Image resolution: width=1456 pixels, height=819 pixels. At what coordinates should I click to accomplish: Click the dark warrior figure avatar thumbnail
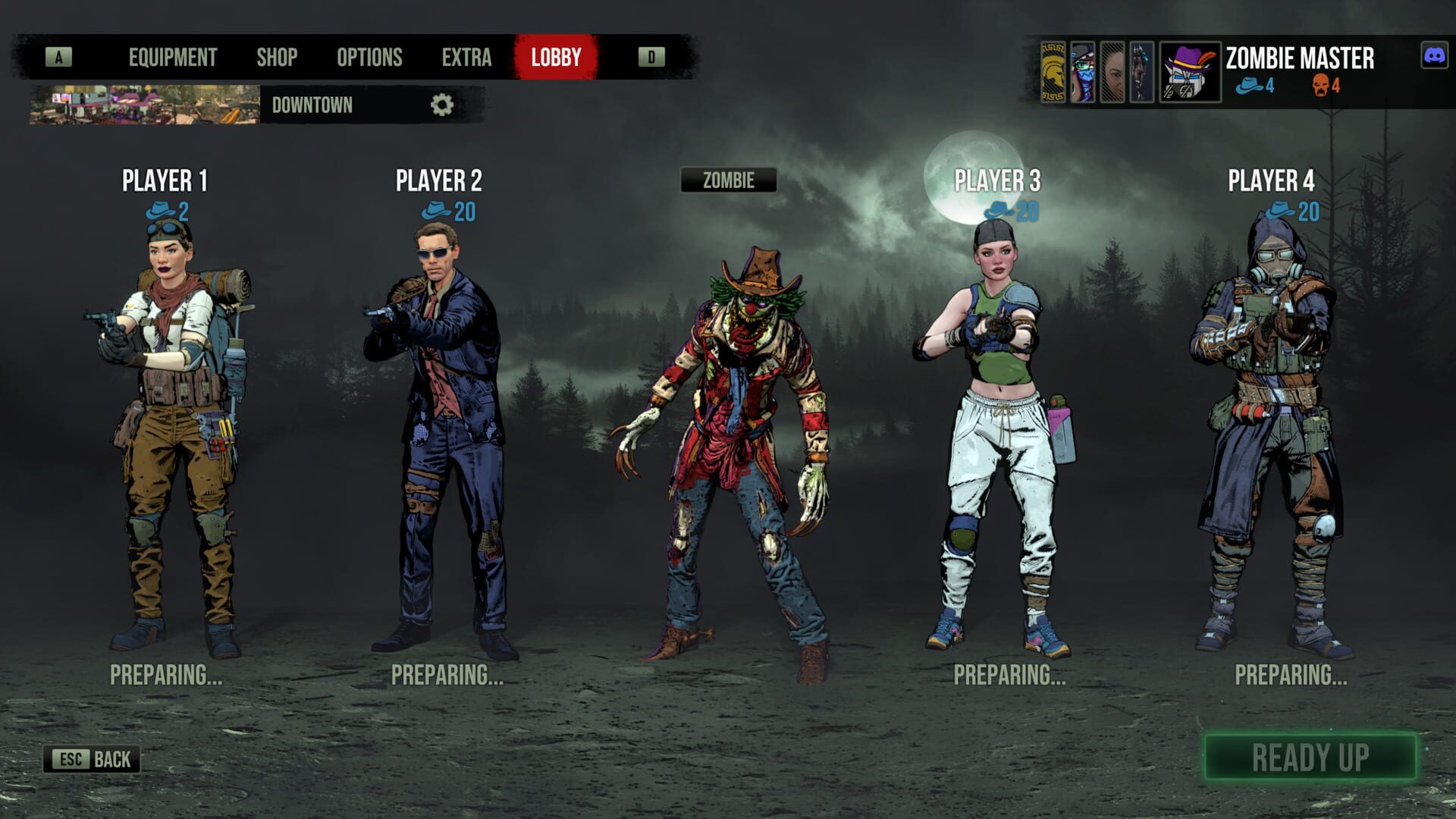click(x=1141, y=72)
